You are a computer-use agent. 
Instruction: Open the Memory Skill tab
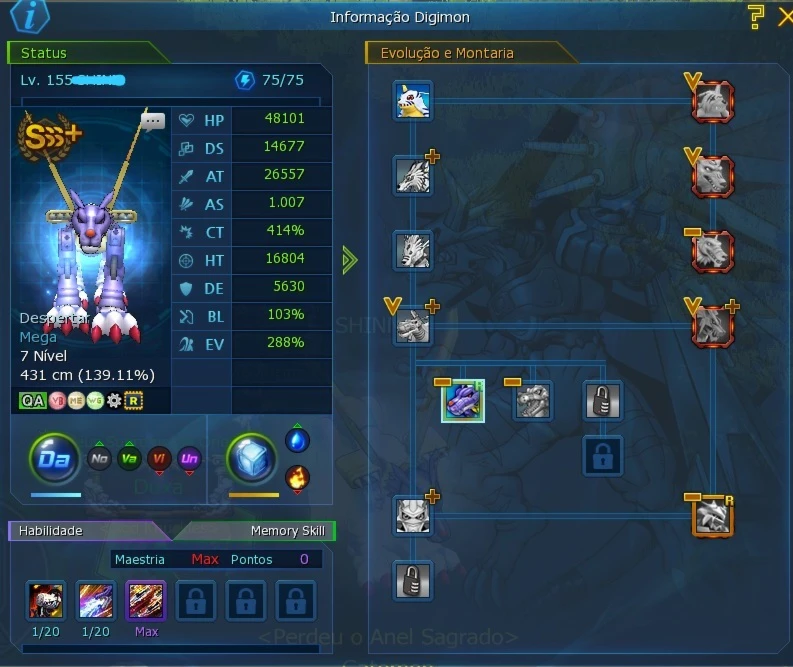click(x=287, y=531)
